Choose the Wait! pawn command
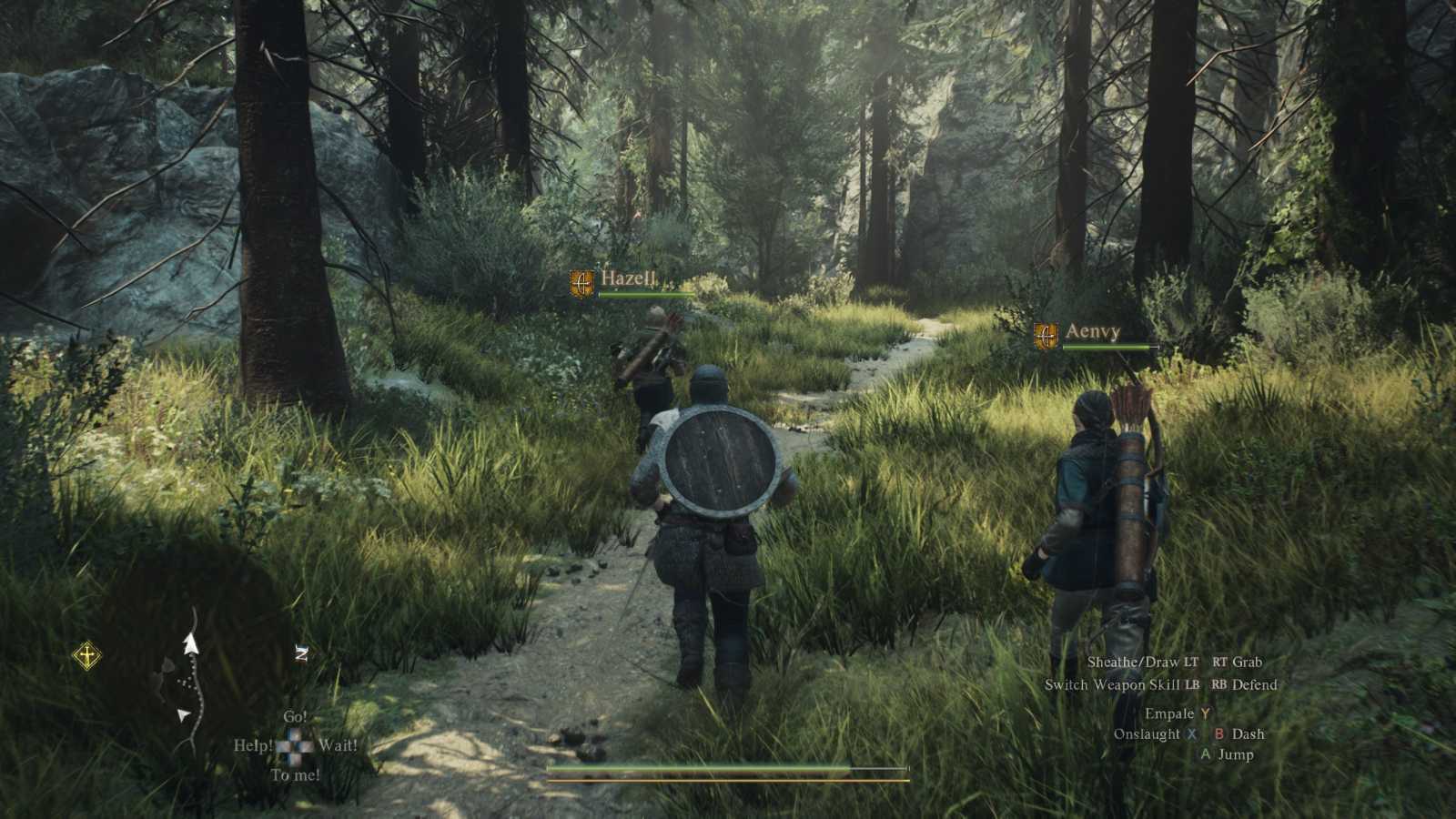1456x819 pixels. pos(338,746)
